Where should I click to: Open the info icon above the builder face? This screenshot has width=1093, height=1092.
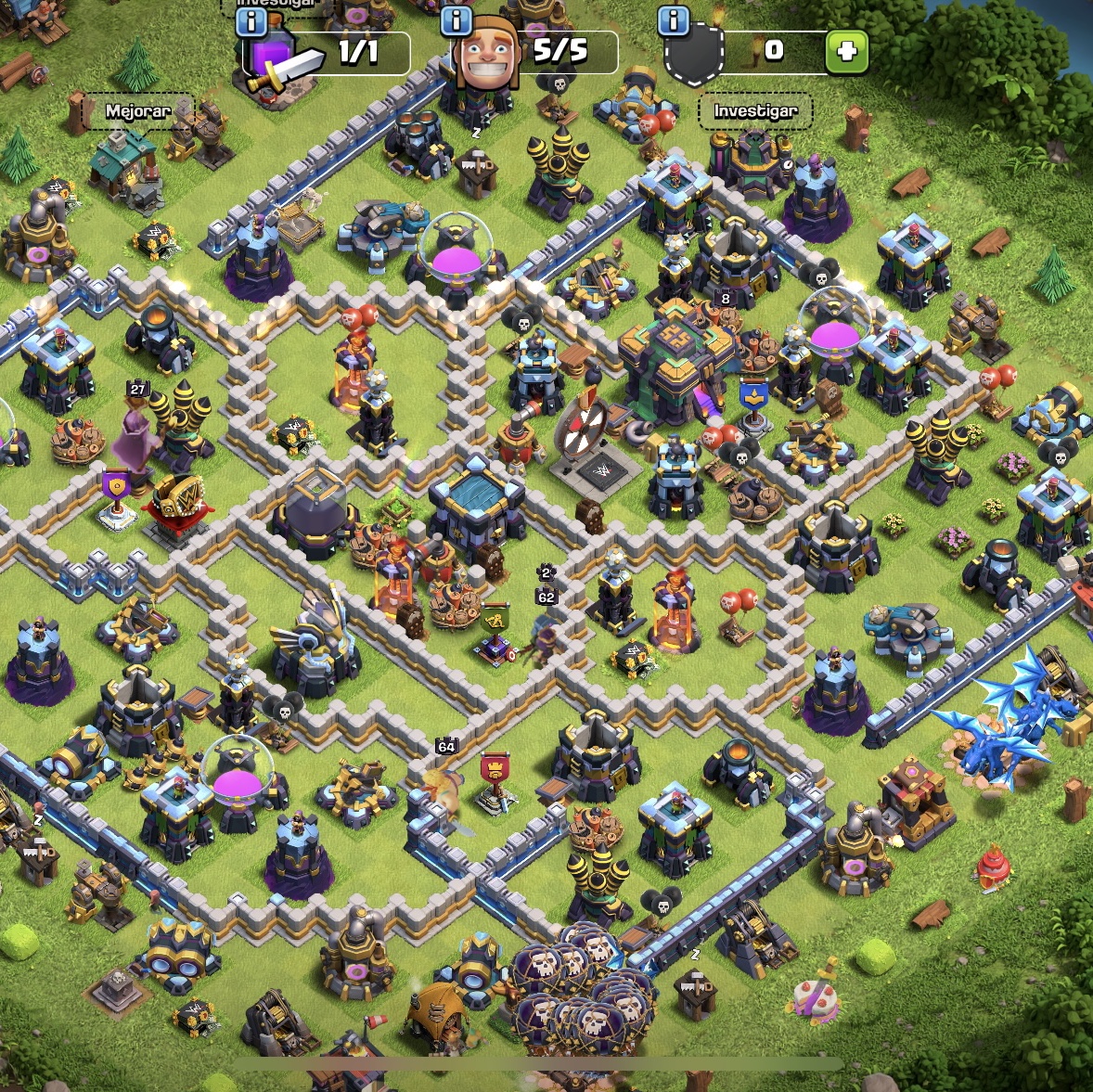[x=455, y=20]
